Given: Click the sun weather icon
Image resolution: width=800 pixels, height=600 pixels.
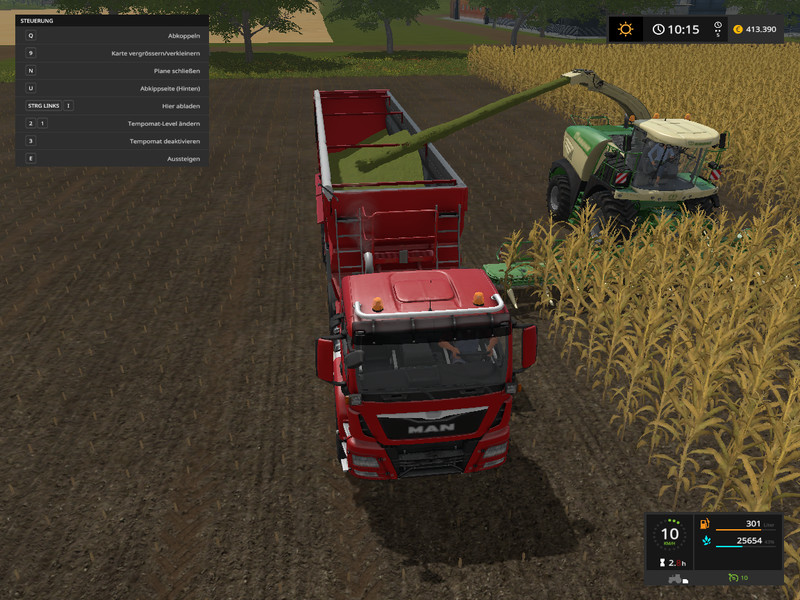Looking at the screenshot, I should click(x=626, y=29).
